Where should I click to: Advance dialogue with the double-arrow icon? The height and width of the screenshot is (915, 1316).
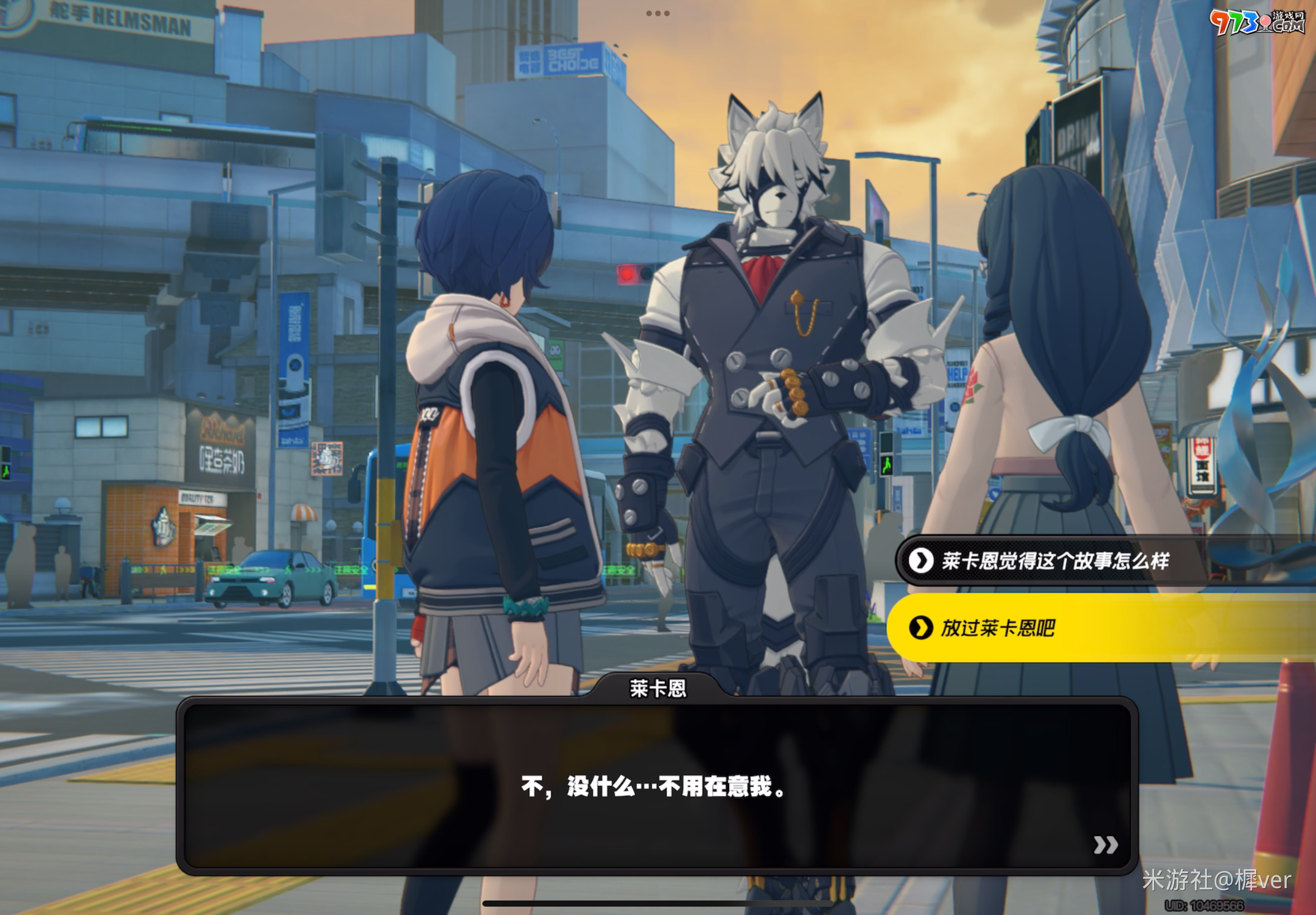[x=1105, y=845]
